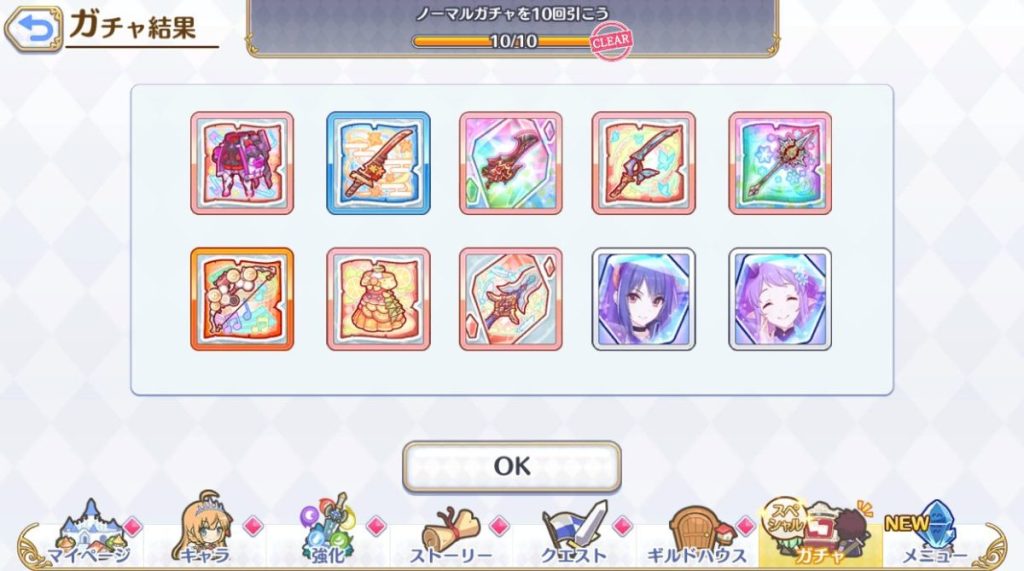Screen dimensions: 1024x571
Task: Select the red armor blueprint result
Action: [242, 163]
